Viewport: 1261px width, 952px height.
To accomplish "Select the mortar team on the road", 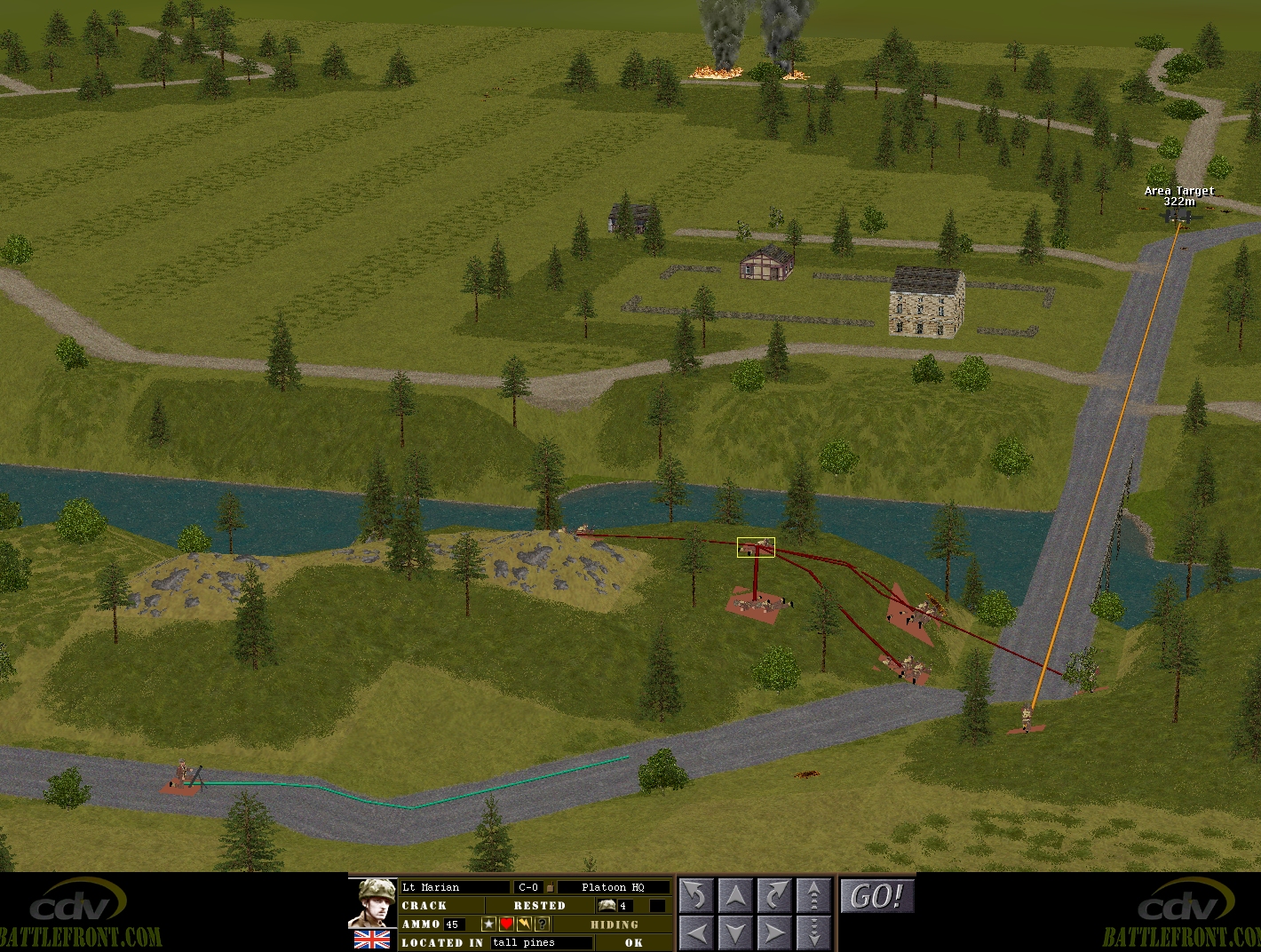I will pyautogui.click(x=185, y=777).
